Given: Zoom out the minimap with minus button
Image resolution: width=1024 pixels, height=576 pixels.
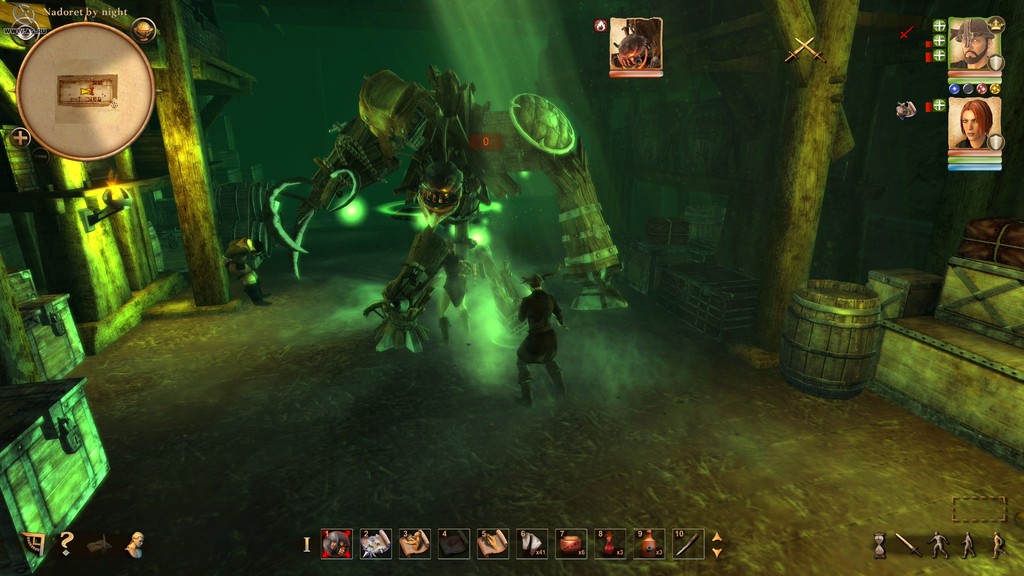Looking at the screenshot, I should 41,156.
